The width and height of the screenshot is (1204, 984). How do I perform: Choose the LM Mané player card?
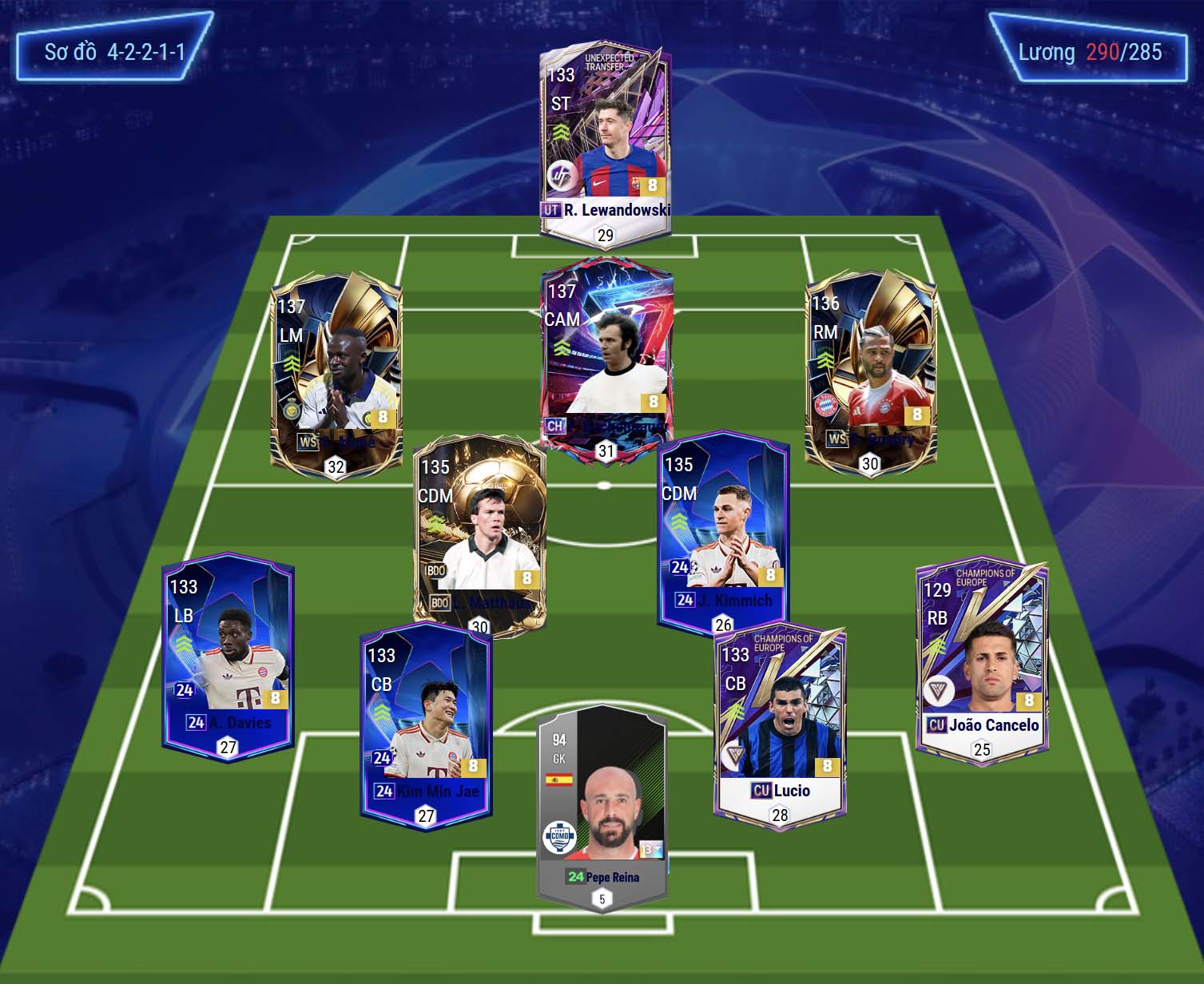pos(336,375)
